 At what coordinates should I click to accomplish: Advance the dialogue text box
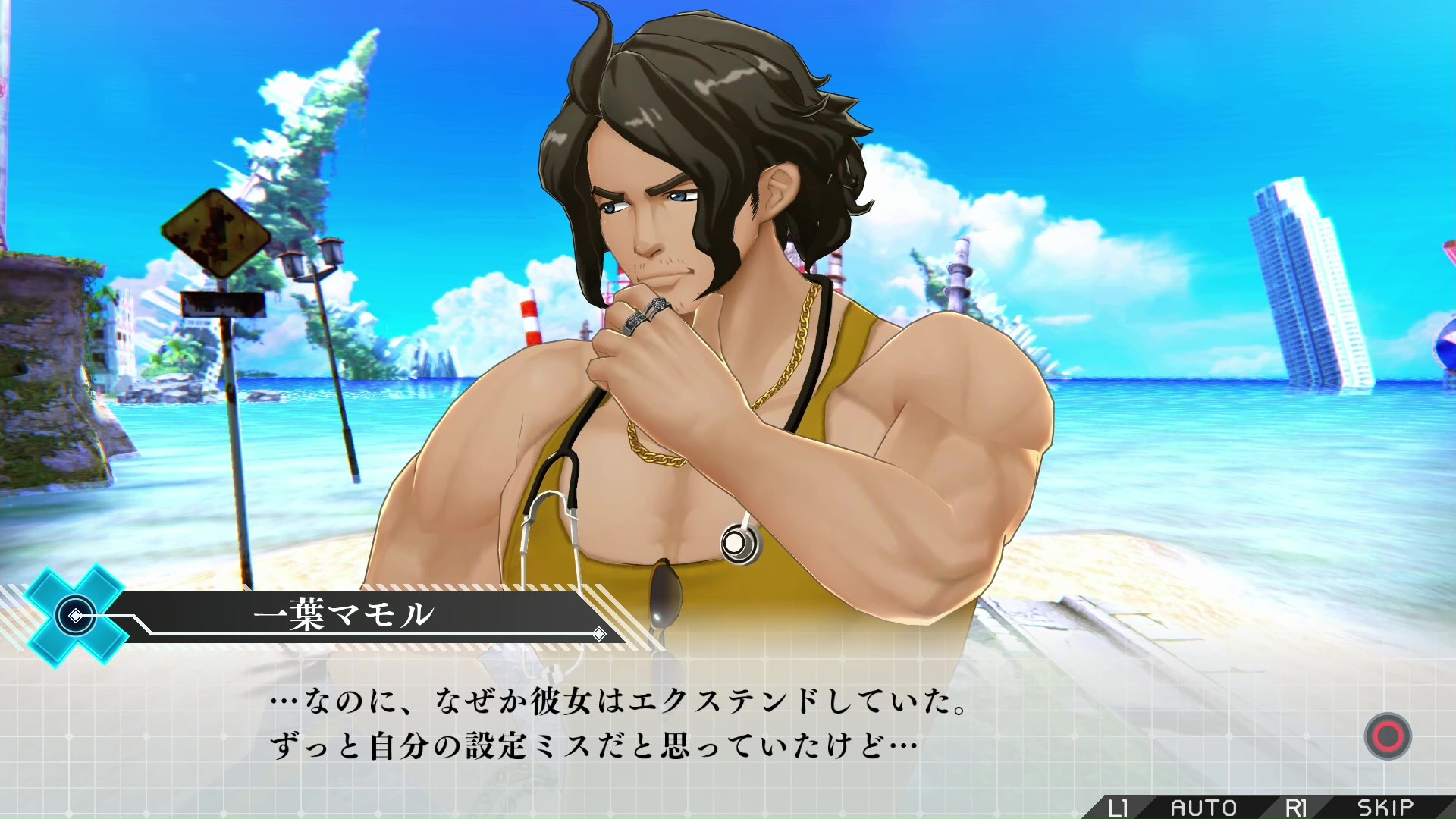point(1387,736)
